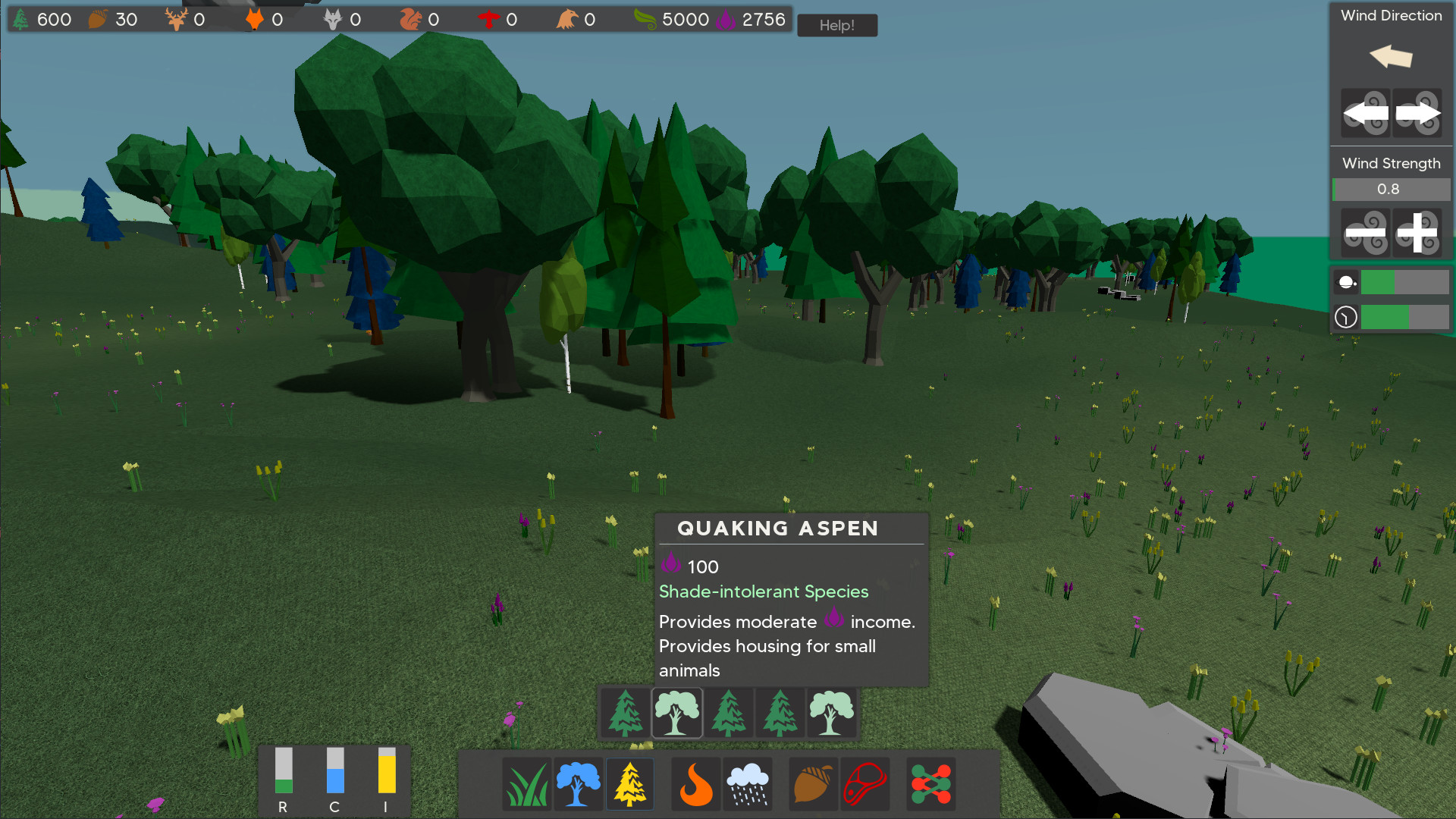
Task: Select the rain cloud weather tool
Action: tap(748, 783)
